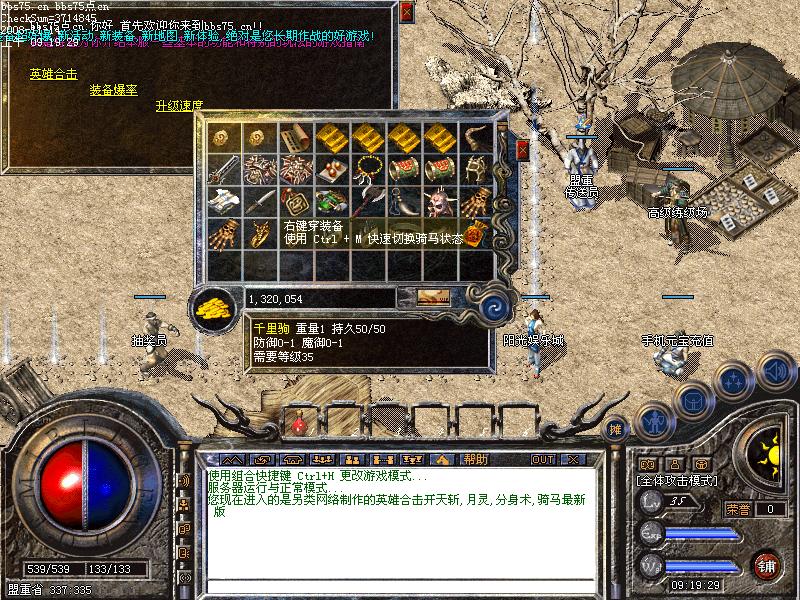Open the round 铺 shop button
The height and width of the screenshot is (600, 800).
click(767, 564)
